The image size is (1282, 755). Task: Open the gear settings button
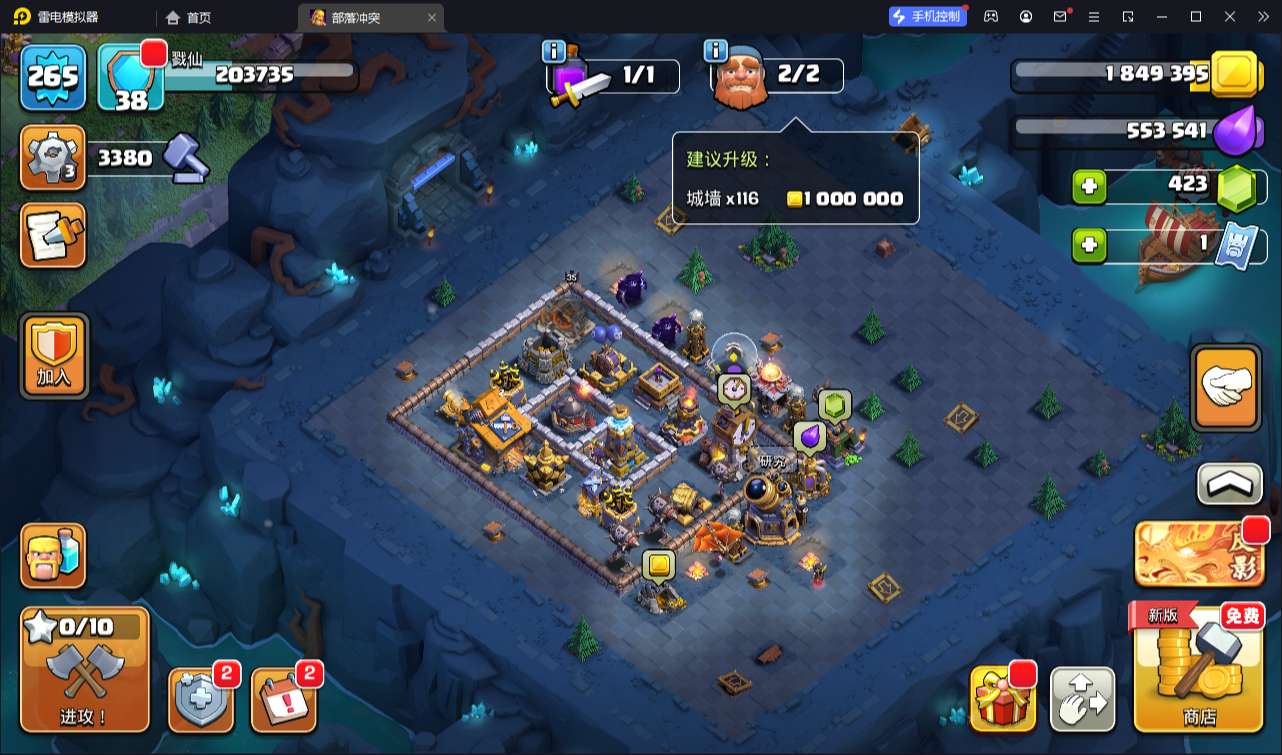coord(53,158)
